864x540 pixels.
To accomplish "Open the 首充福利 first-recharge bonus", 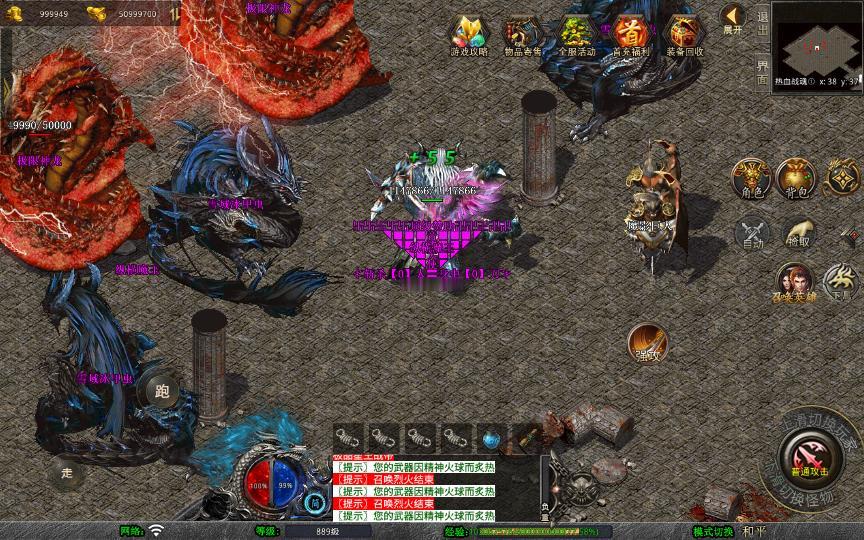I will pos(630,34).
